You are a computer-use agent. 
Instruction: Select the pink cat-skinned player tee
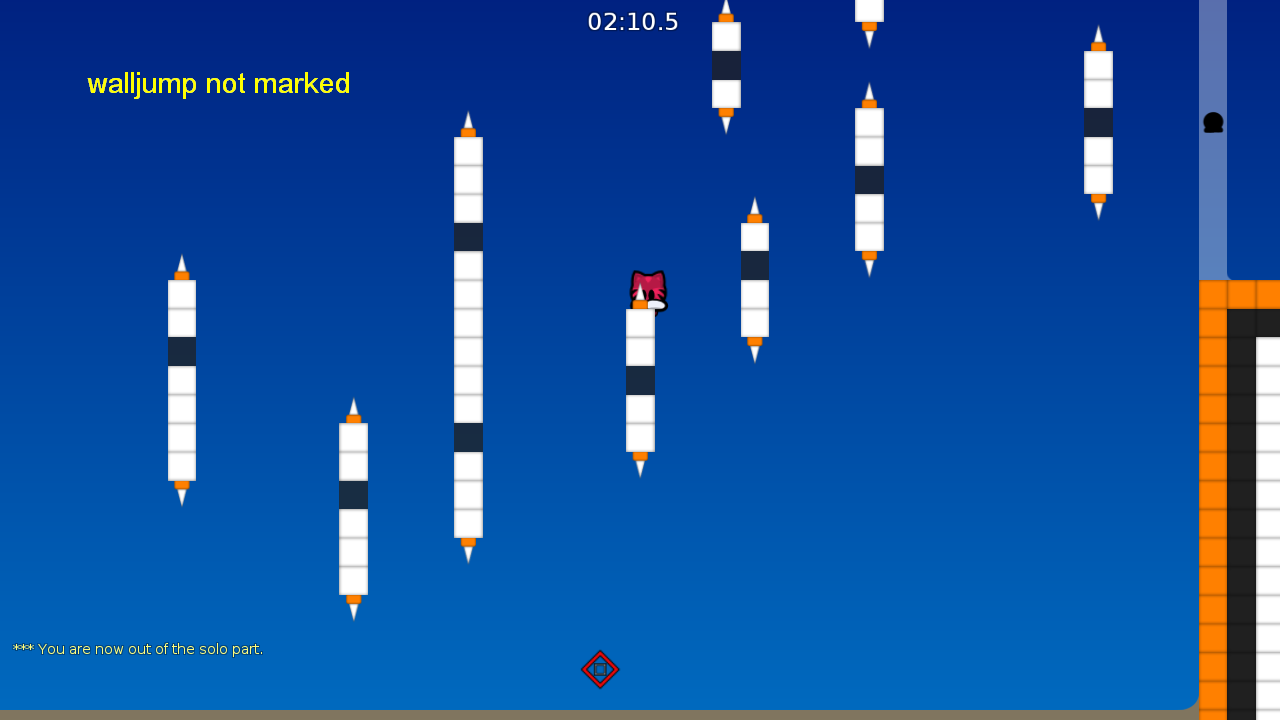[646, 289]
